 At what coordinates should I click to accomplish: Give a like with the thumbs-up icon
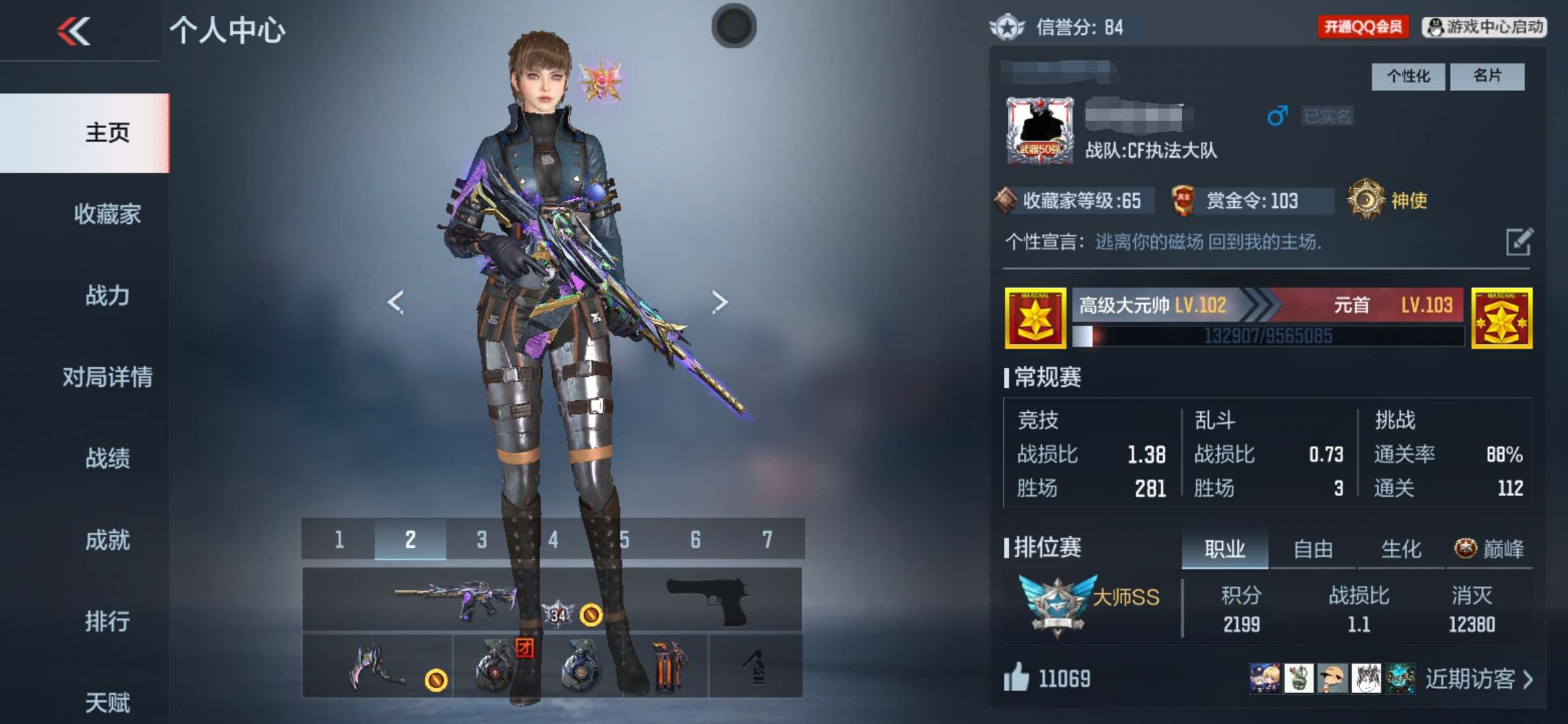pyautogui.click(x=1016, y=678)
